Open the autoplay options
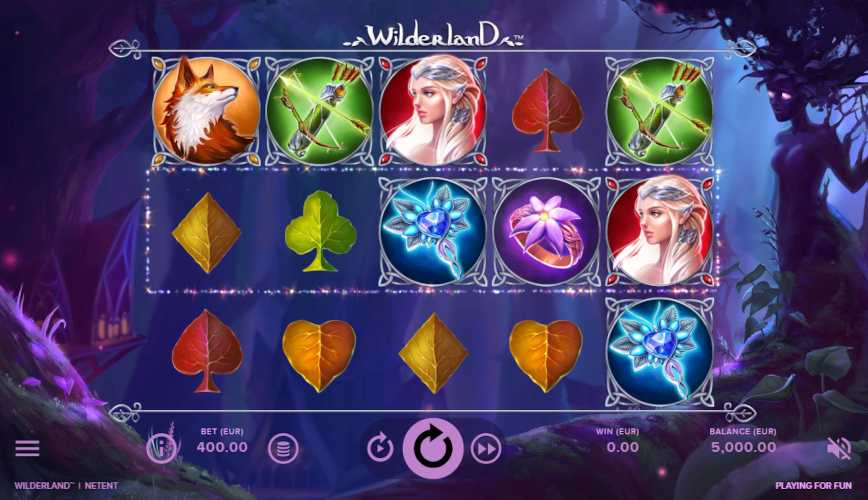This screenshot has height=500, width=868. 380,449
